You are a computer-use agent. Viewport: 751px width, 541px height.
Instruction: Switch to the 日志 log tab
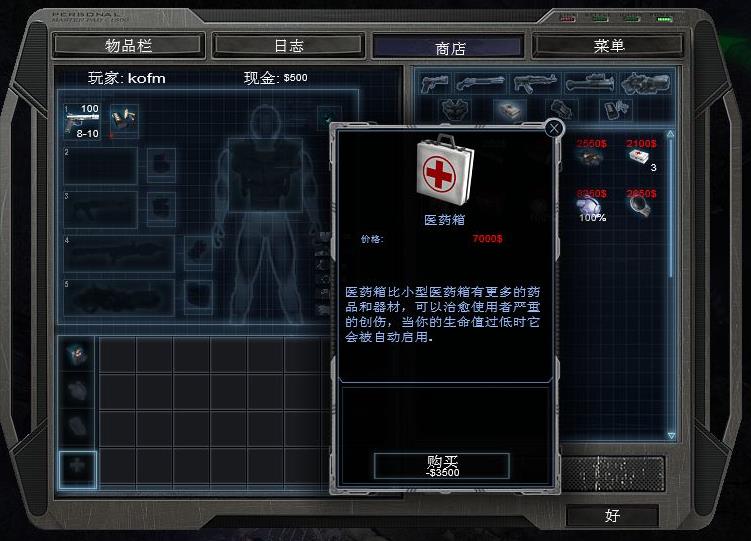coord(288,45)
